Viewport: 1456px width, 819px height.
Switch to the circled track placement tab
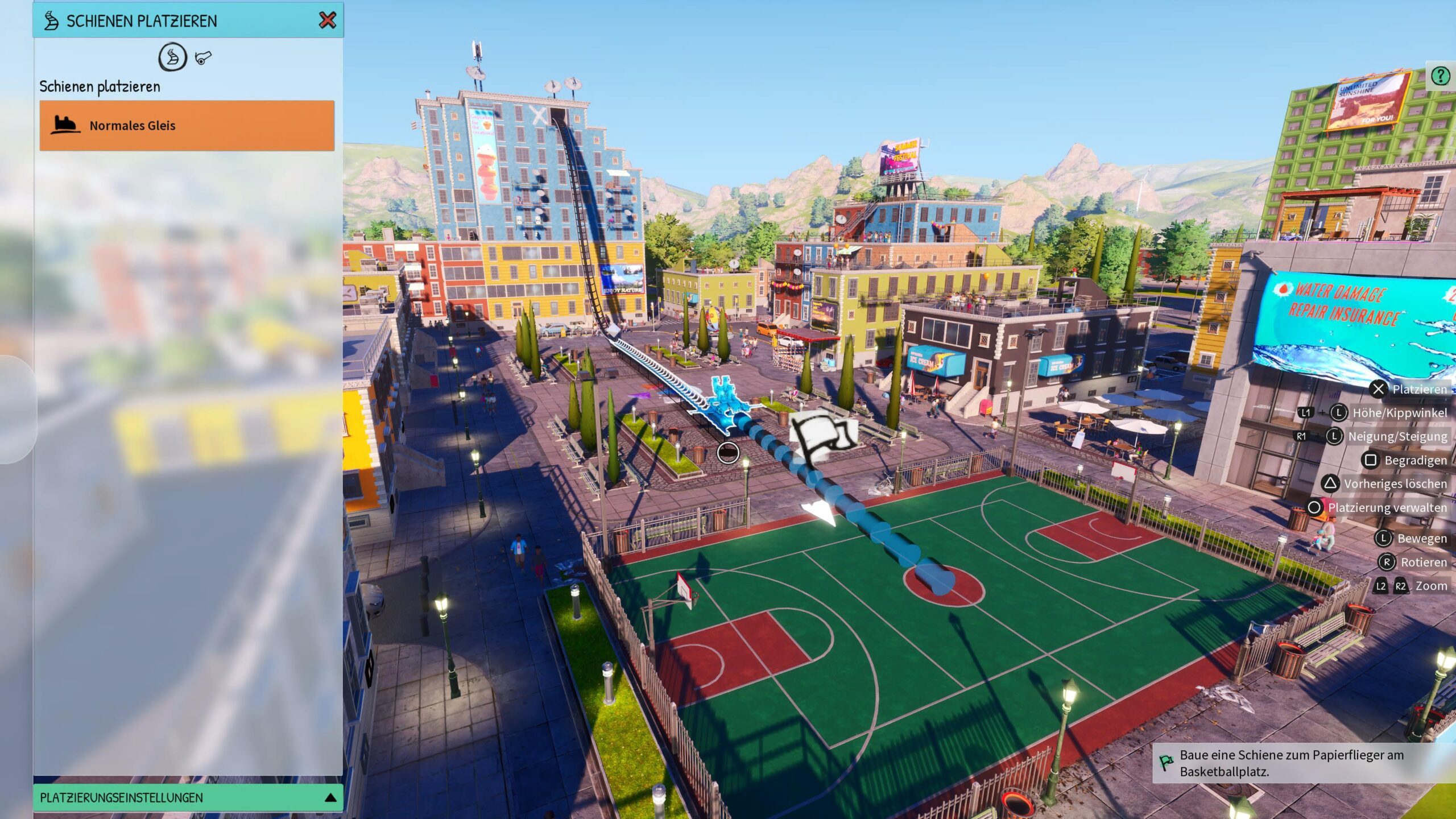point(172,57)
